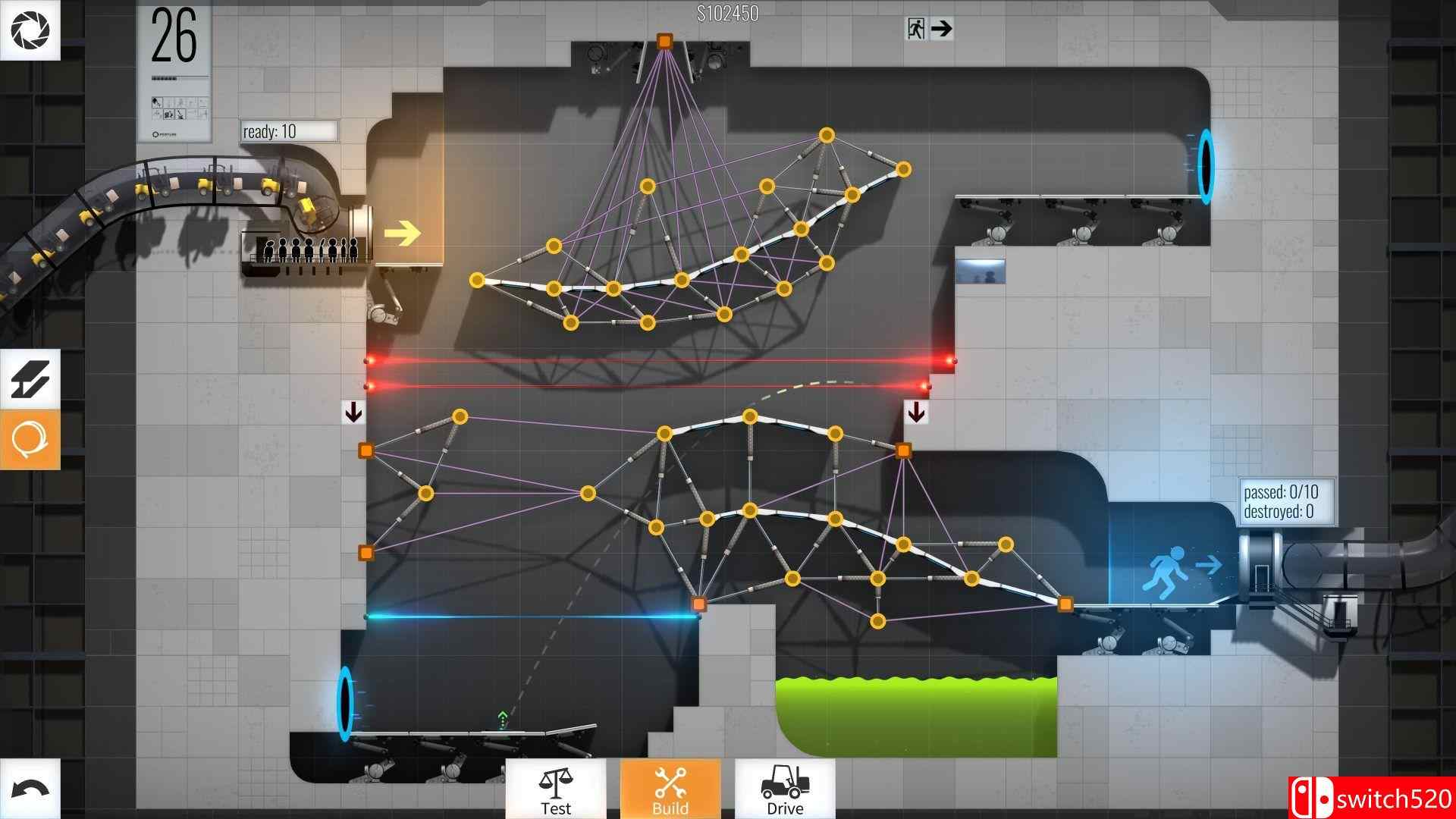Expand the ready: 10 vehicle panel
1456x819 pixels.
tap(287, 130)
